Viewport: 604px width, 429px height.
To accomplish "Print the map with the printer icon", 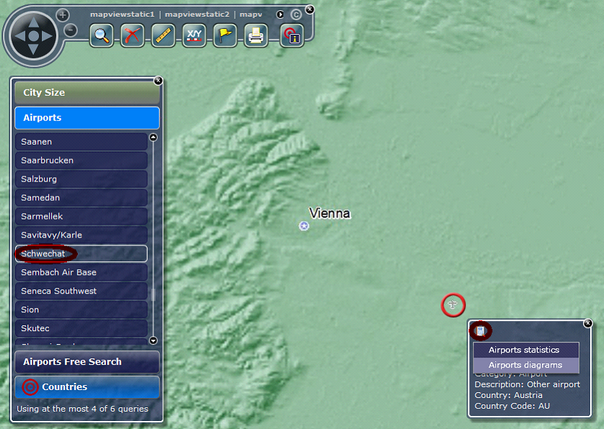I will coord(256,36).
